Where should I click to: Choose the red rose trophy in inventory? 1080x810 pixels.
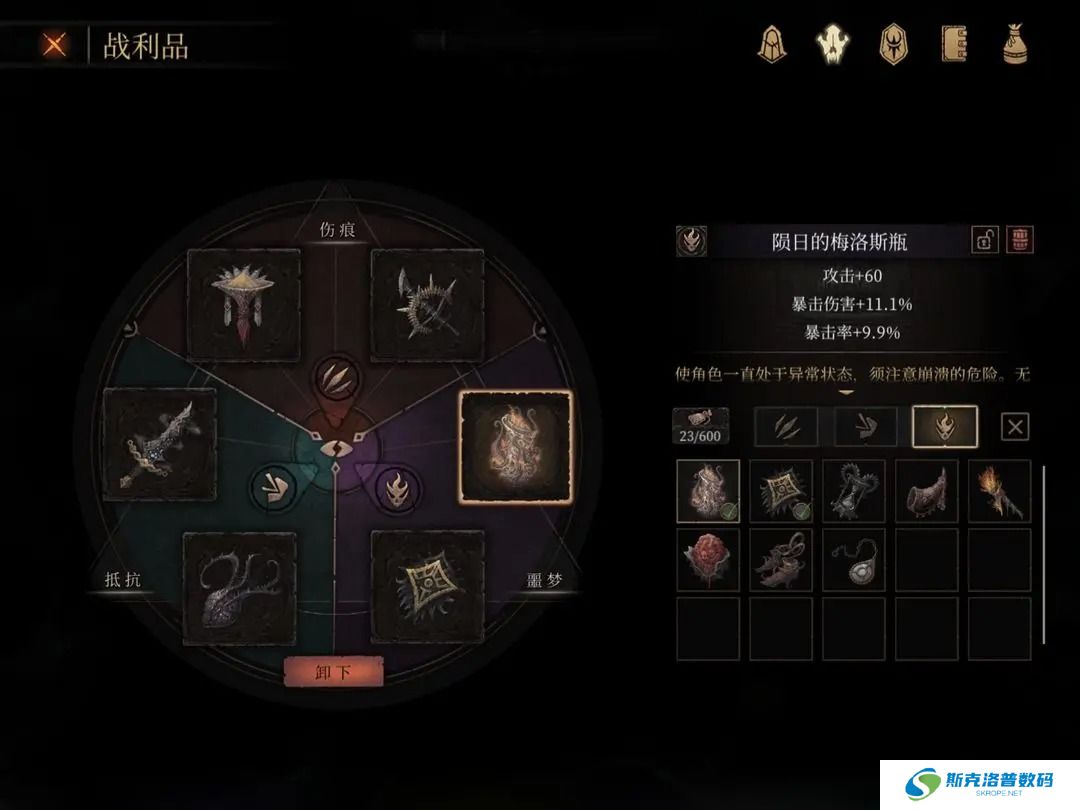708,560
